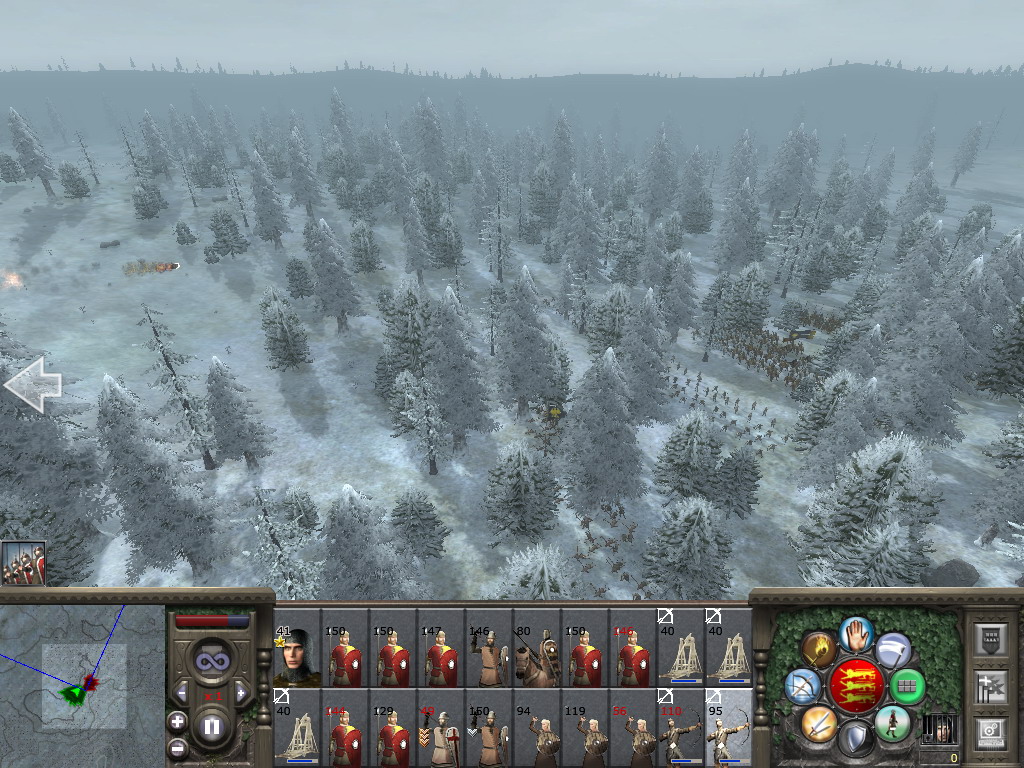Increase battle speed with the plus arrow

(241, 694)
